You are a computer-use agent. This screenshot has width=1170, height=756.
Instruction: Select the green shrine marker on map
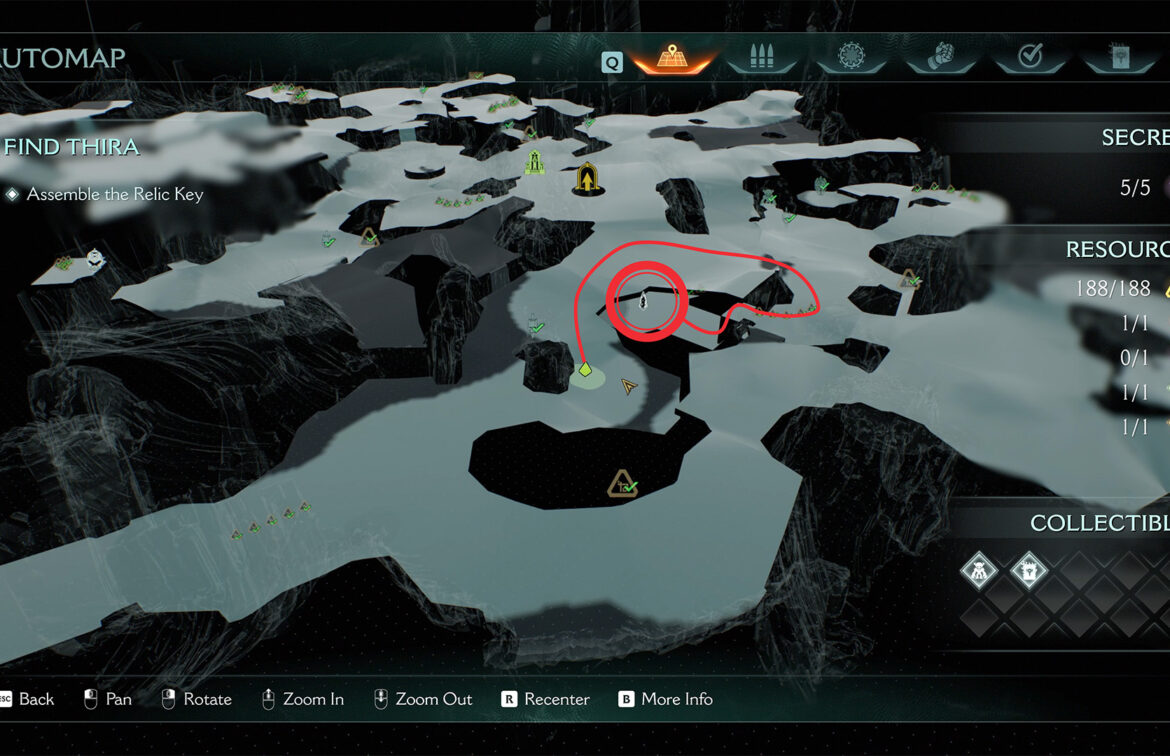tap(536, 161)
